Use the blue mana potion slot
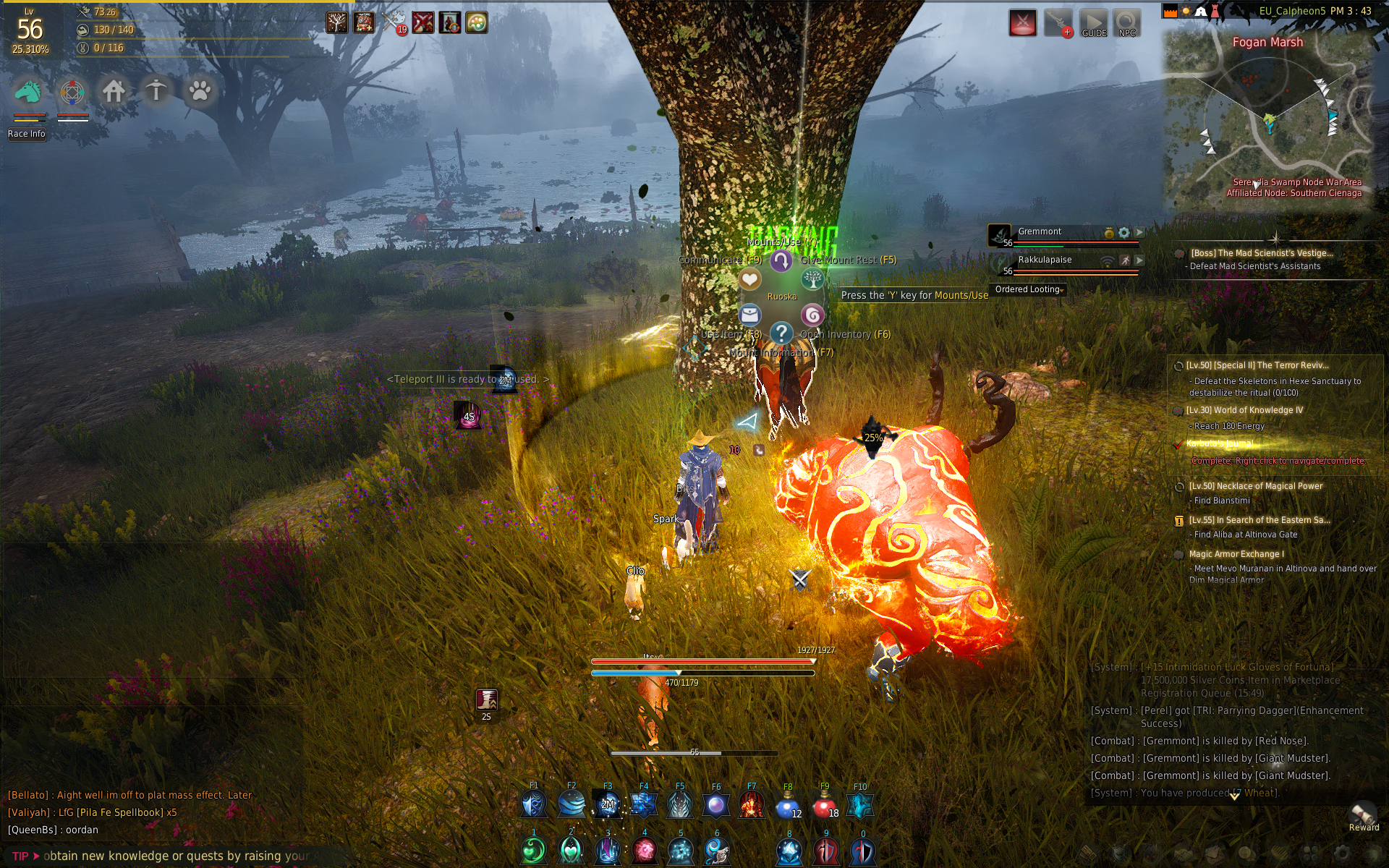 pos(788,805)
